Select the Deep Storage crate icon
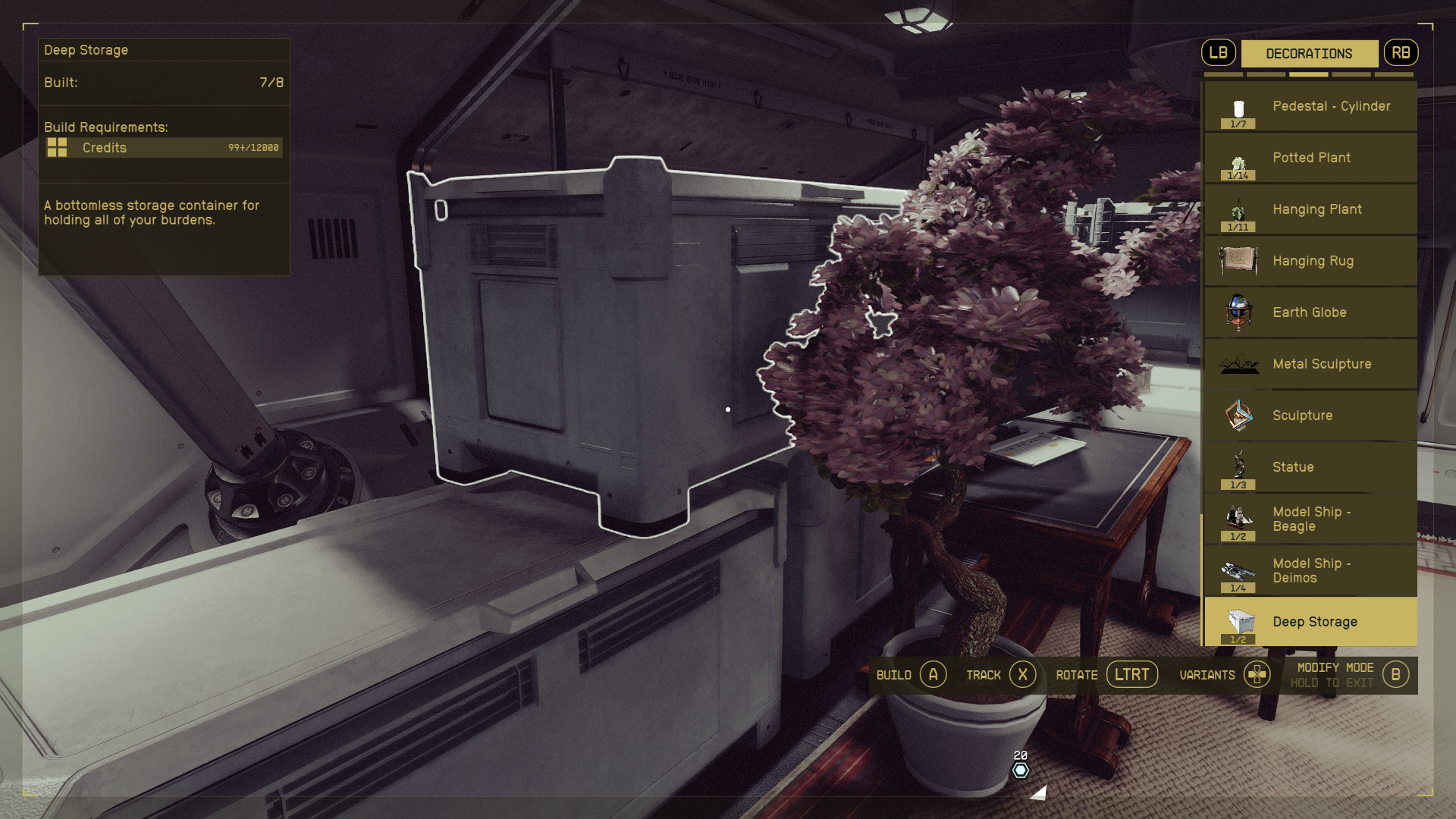Viewport: 1456px width, 819px height. click(x=1239, y=622)
